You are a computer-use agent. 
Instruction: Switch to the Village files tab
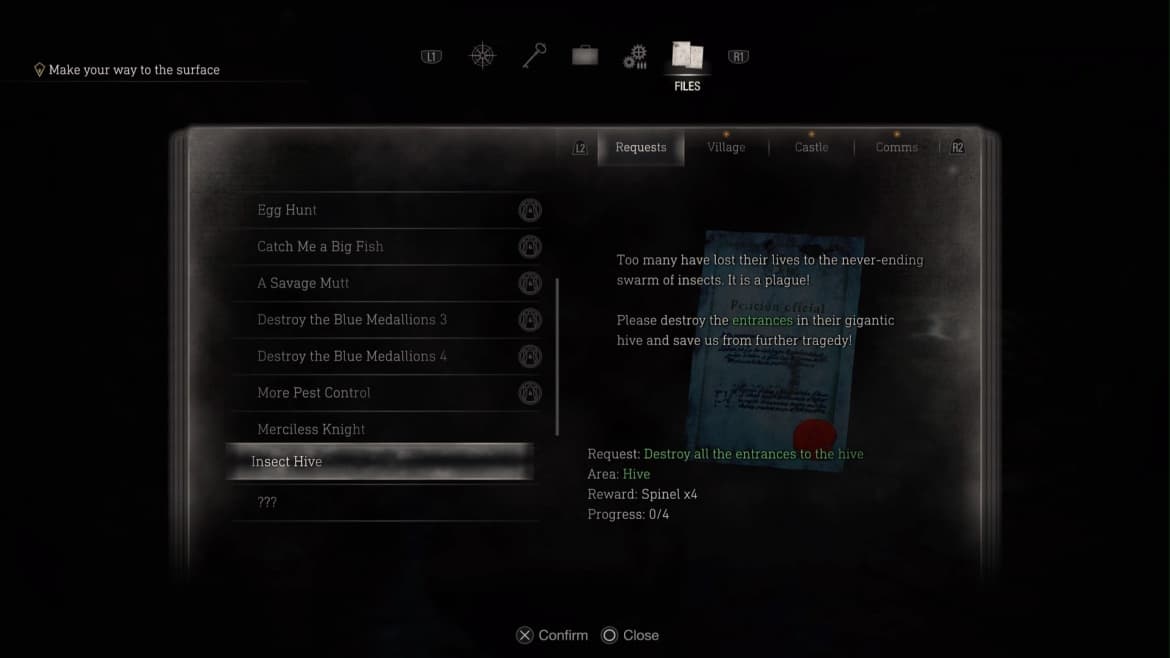[726, 147]
